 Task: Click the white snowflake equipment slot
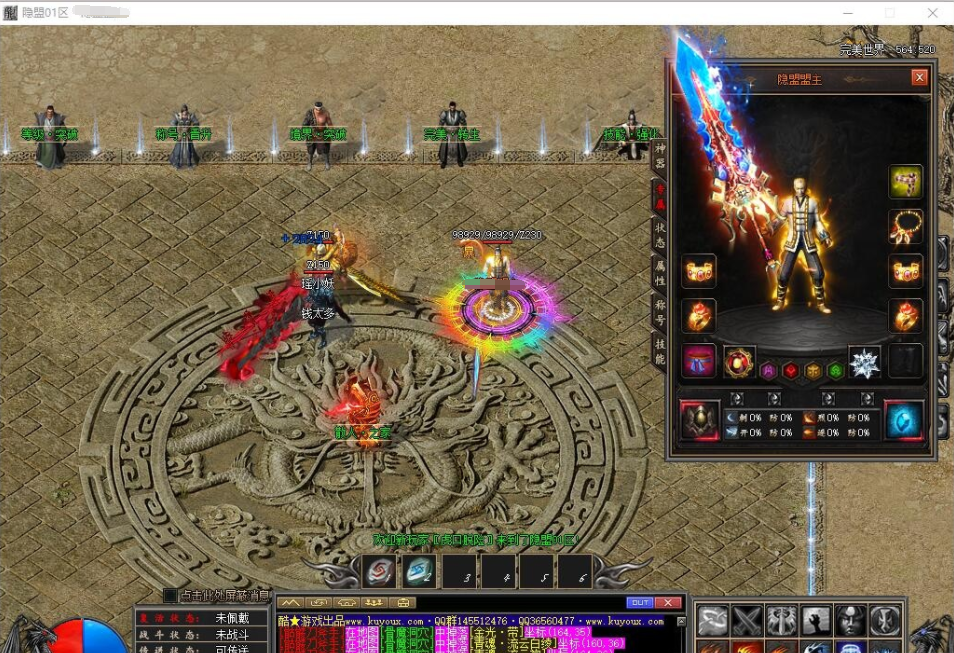pyautogui.click(x=864, y=362)
